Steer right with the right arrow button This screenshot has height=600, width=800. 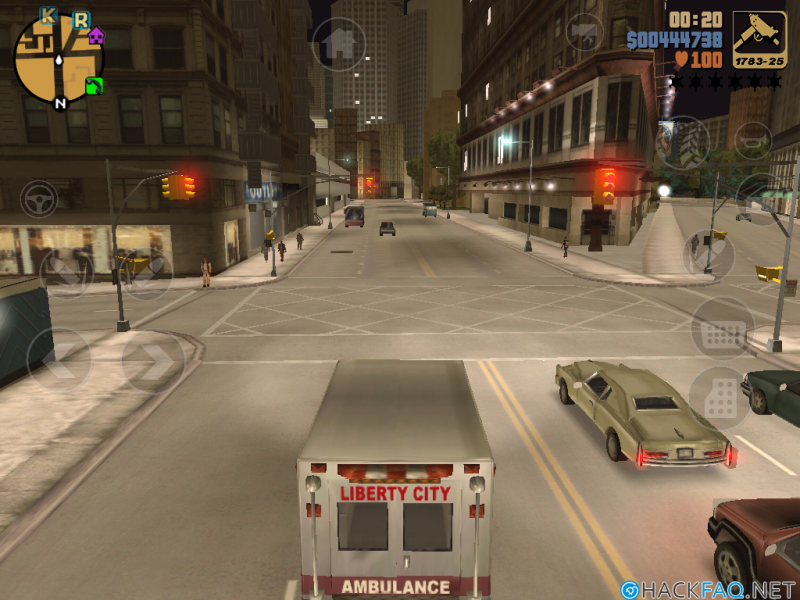pos(154,361)
